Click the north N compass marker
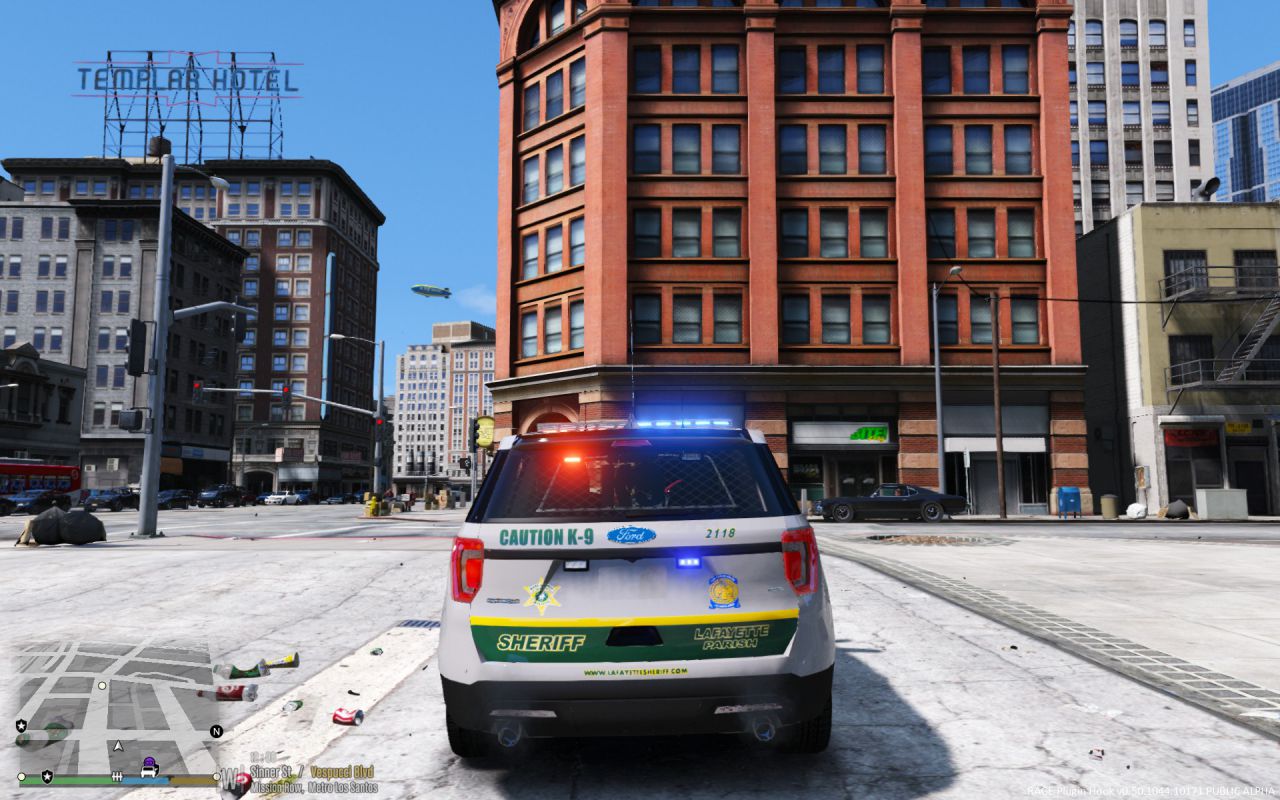Screen dimensions: 1280x800 (215, 731)
